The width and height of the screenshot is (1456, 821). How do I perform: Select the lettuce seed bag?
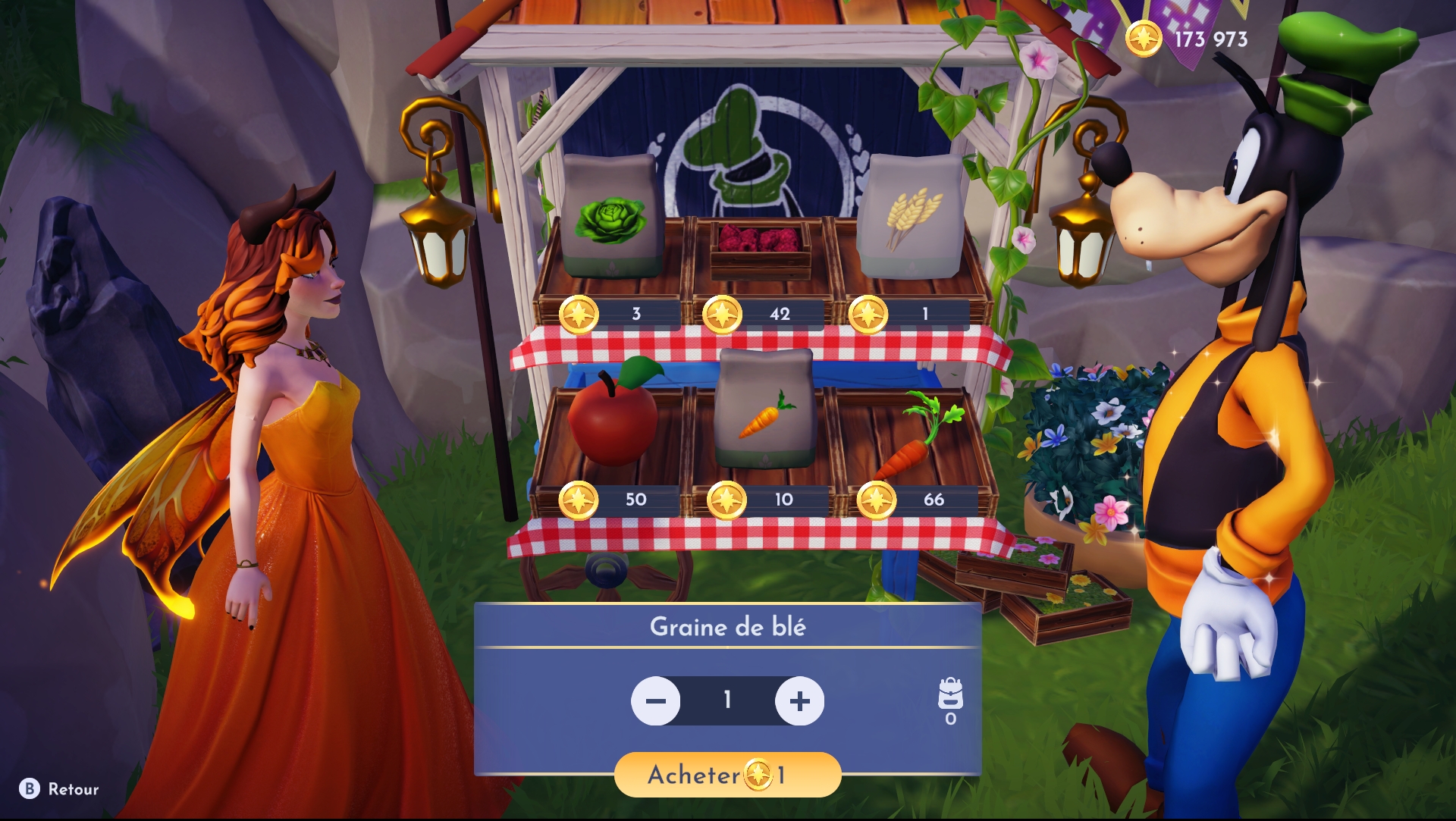click(x=610, y=217)
